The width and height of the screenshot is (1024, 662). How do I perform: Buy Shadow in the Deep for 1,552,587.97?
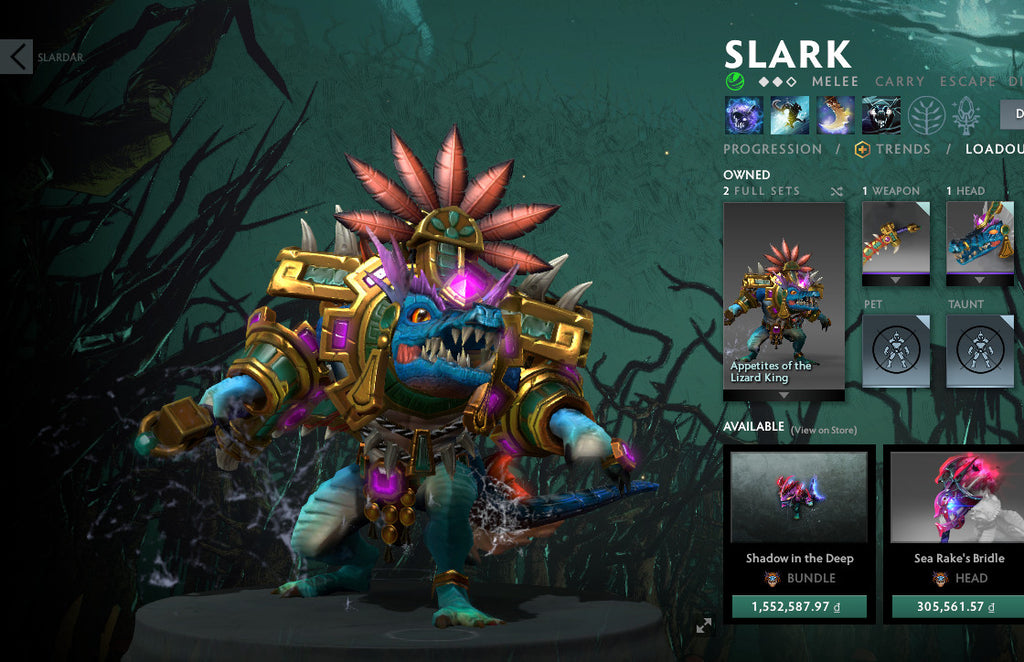tap(799, 606)
